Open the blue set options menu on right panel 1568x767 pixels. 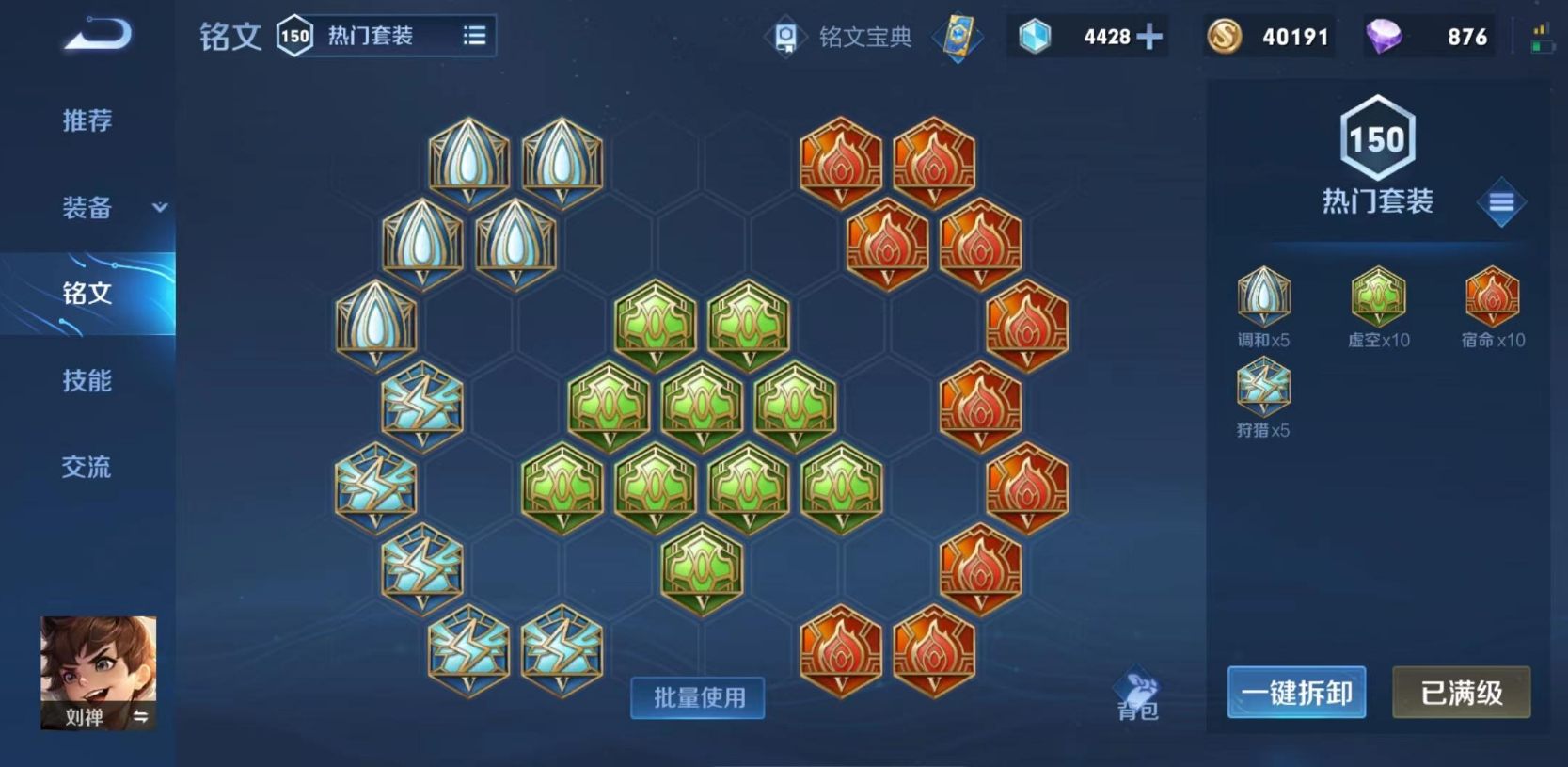(1502, 201)
